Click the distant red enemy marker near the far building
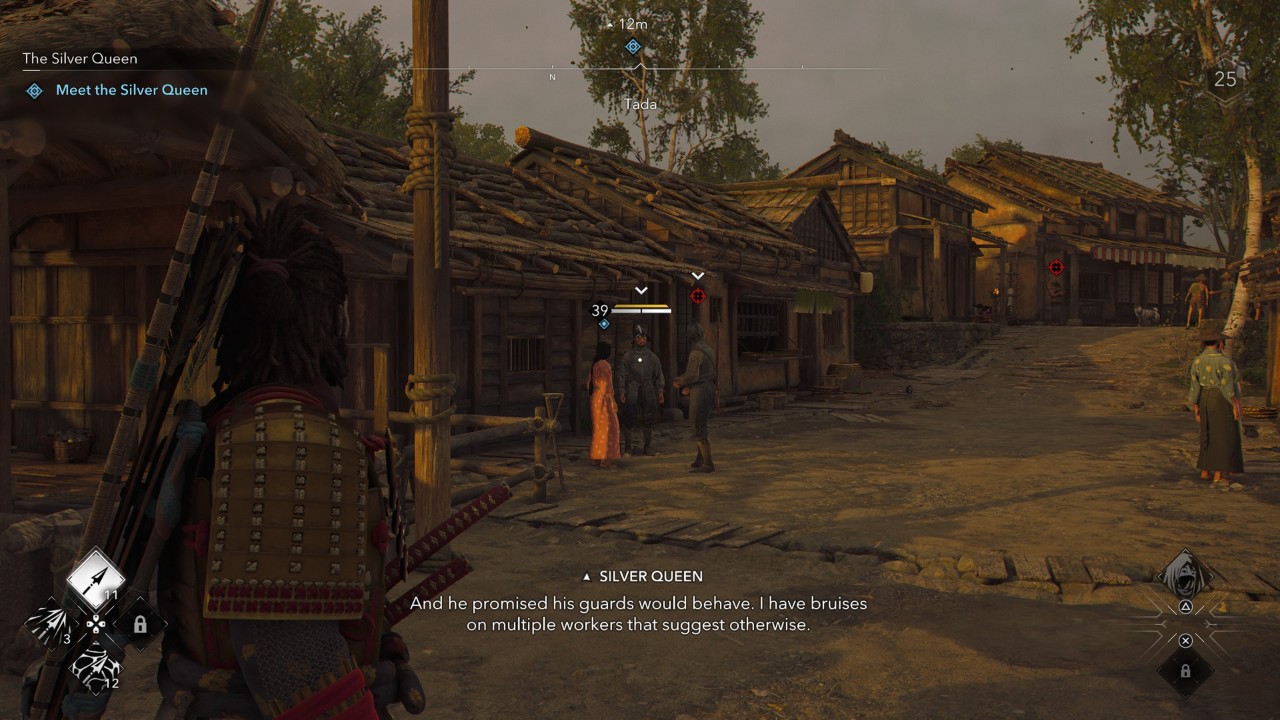1280x720 pixels. tap(1057, 266)
